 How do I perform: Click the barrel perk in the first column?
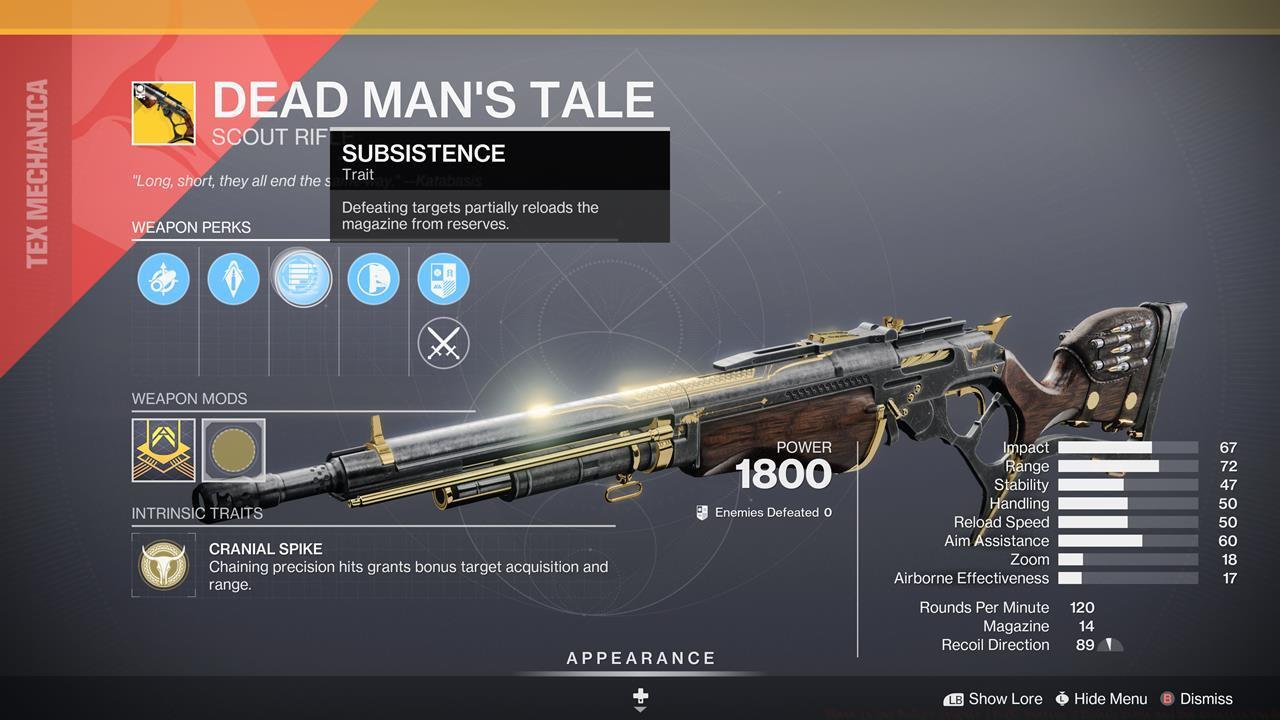163,278
